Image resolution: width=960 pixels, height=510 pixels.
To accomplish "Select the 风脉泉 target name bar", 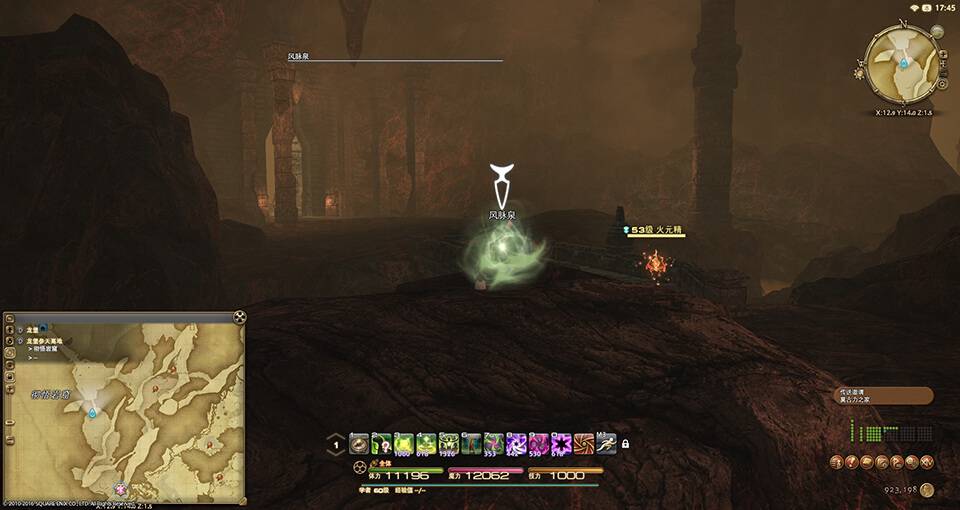I will tap(388, 57).
